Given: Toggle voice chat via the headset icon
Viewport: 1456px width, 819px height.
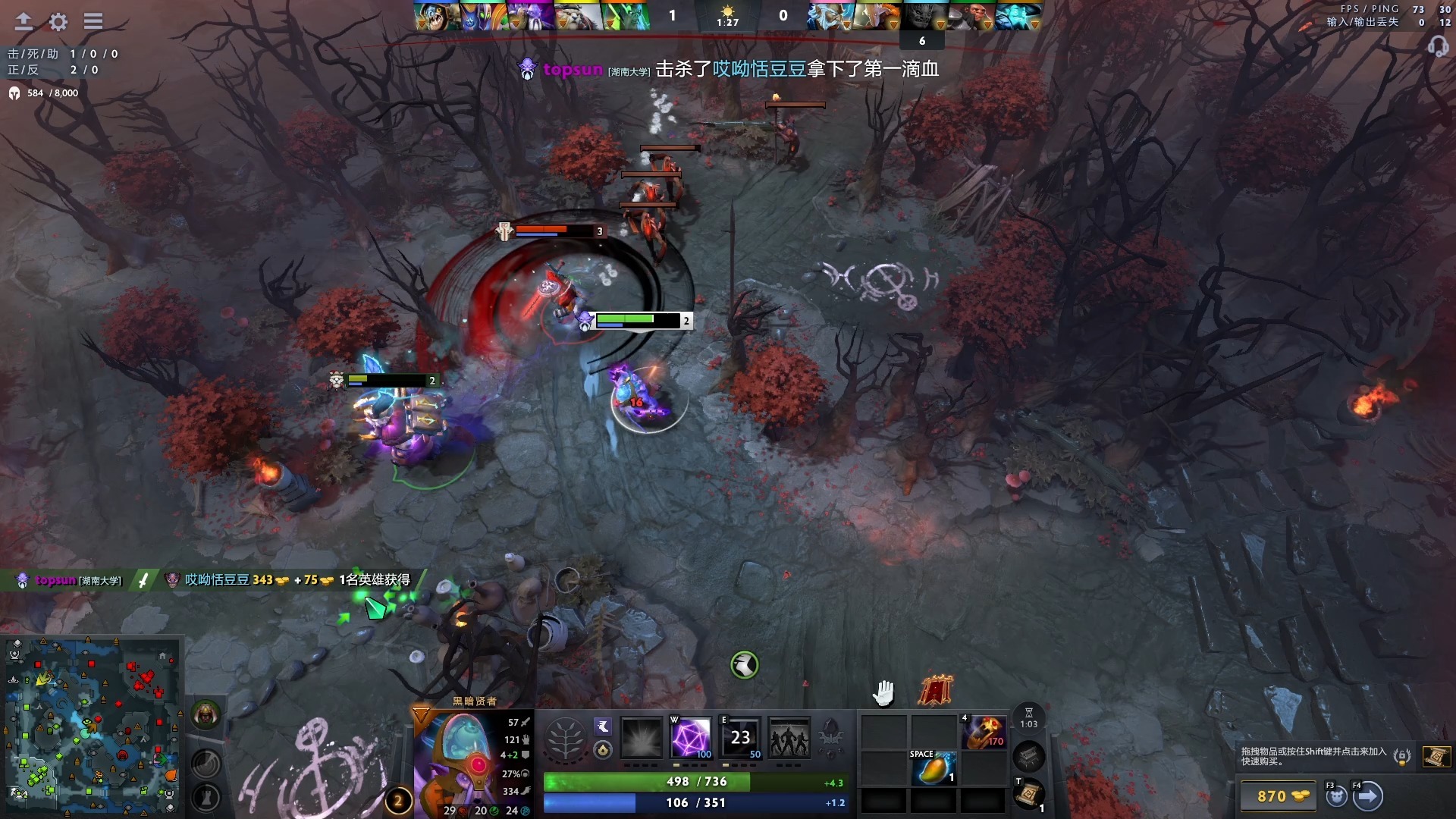Looking at the screenshot, I should pyautogui.click(x=1437, y=47).
